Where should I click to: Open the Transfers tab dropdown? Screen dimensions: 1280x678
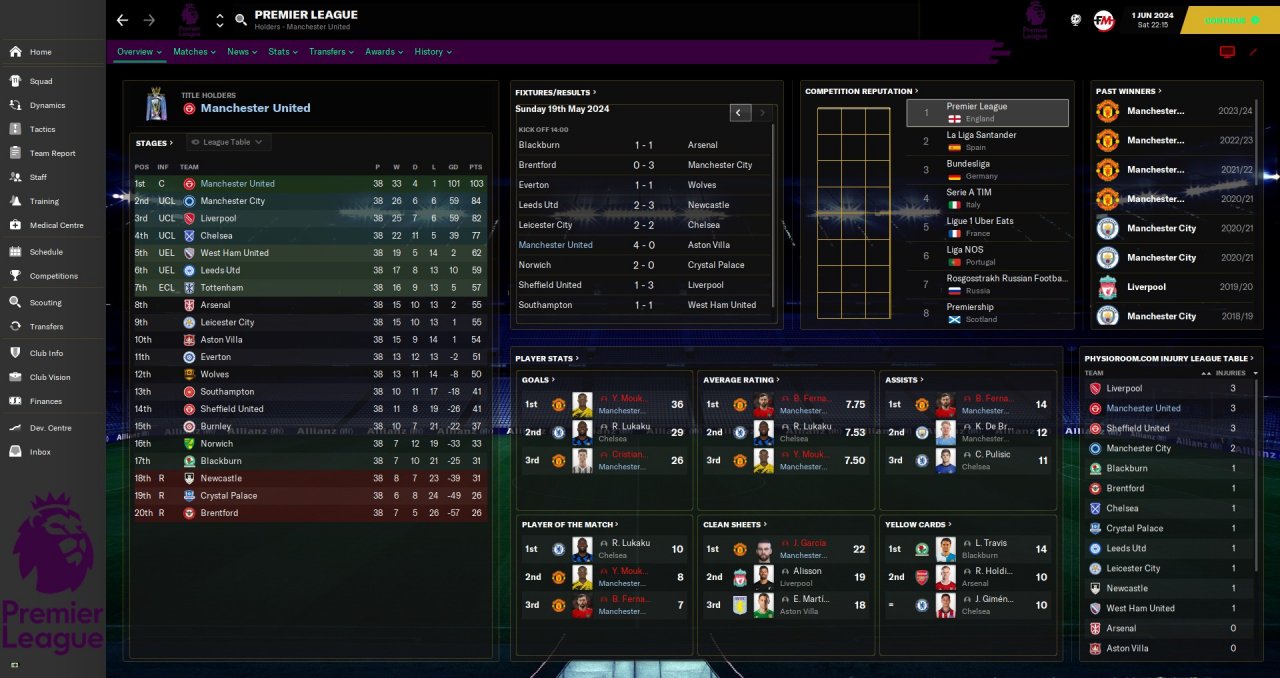pyautogui.click(x=331, y=52)
